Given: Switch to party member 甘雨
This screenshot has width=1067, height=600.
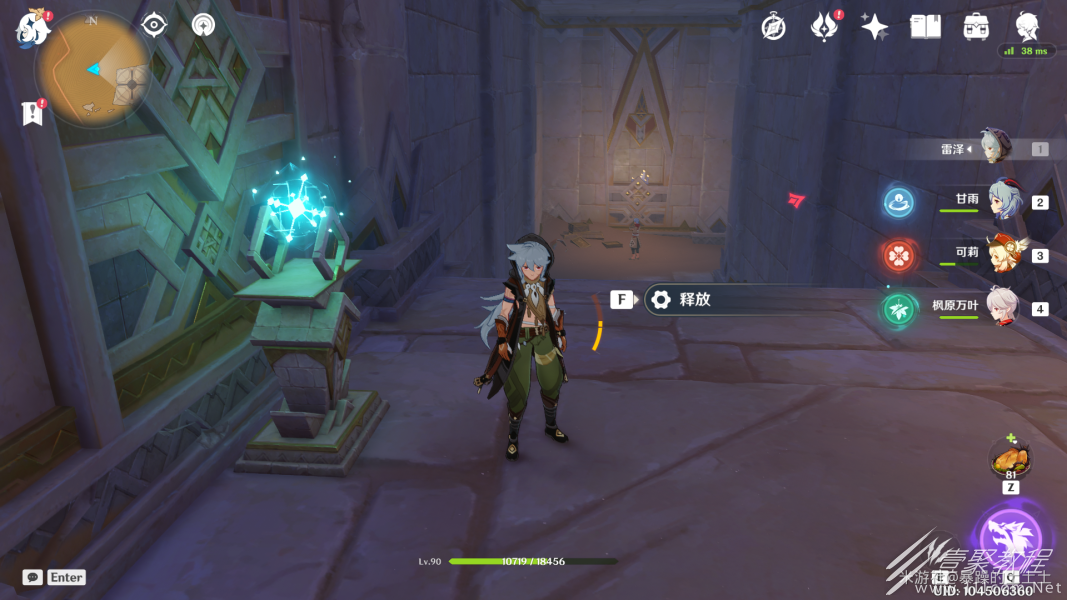Looking at the screenshot, I should [x=1002, y=201].
